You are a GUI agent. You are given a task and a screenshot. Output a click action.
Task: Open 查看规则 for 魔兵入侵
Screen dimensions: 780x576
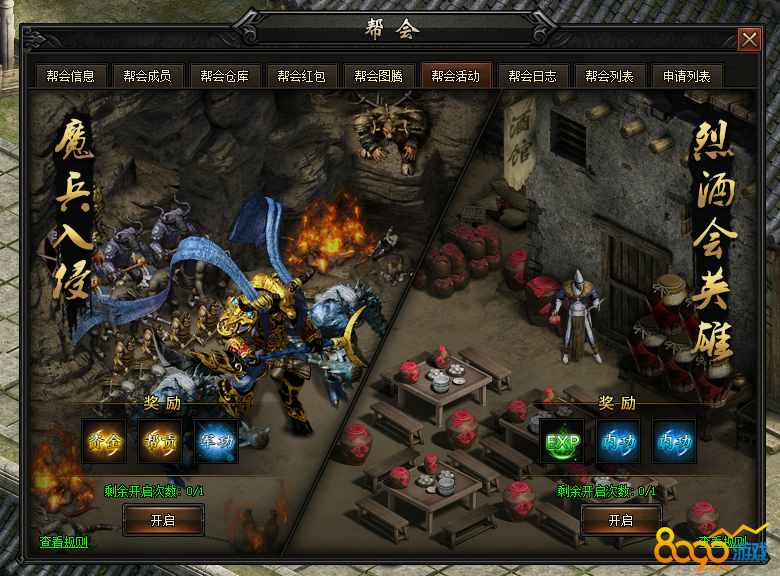(63, 542)
